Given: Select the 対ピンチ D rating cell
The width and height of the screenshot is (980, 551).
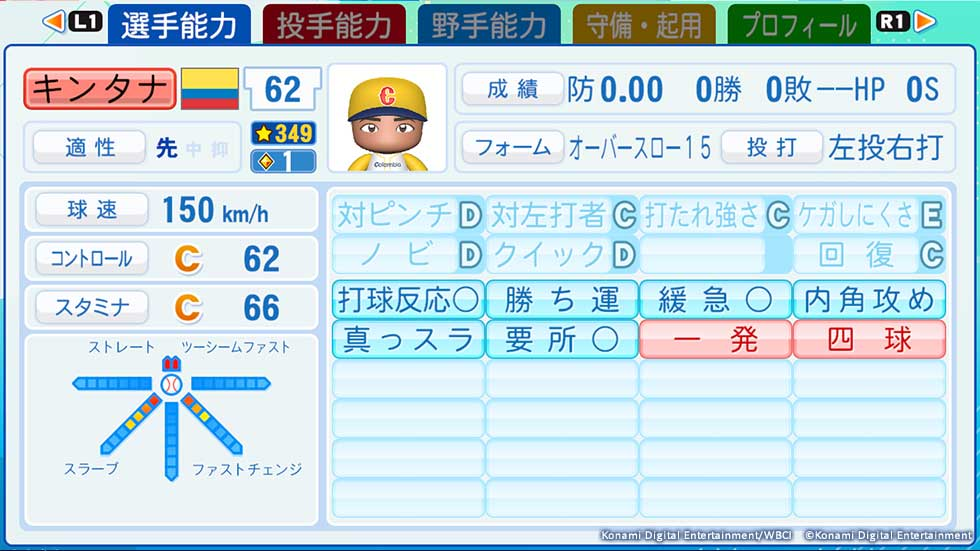Looking at the screenshot, I should pos(408,214).
